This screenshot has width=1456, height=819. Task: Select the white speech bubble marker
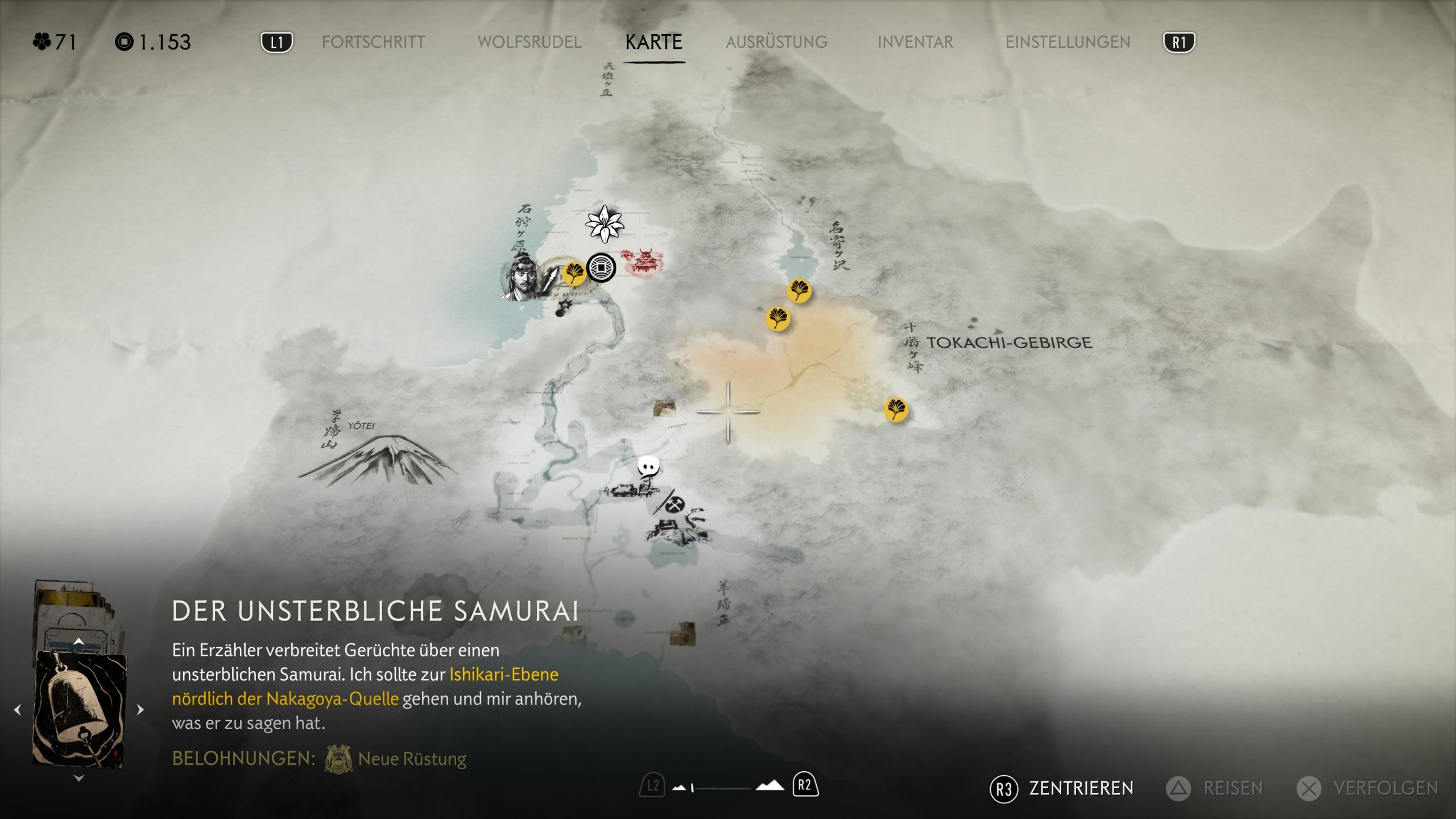click(x=648, y=468)
